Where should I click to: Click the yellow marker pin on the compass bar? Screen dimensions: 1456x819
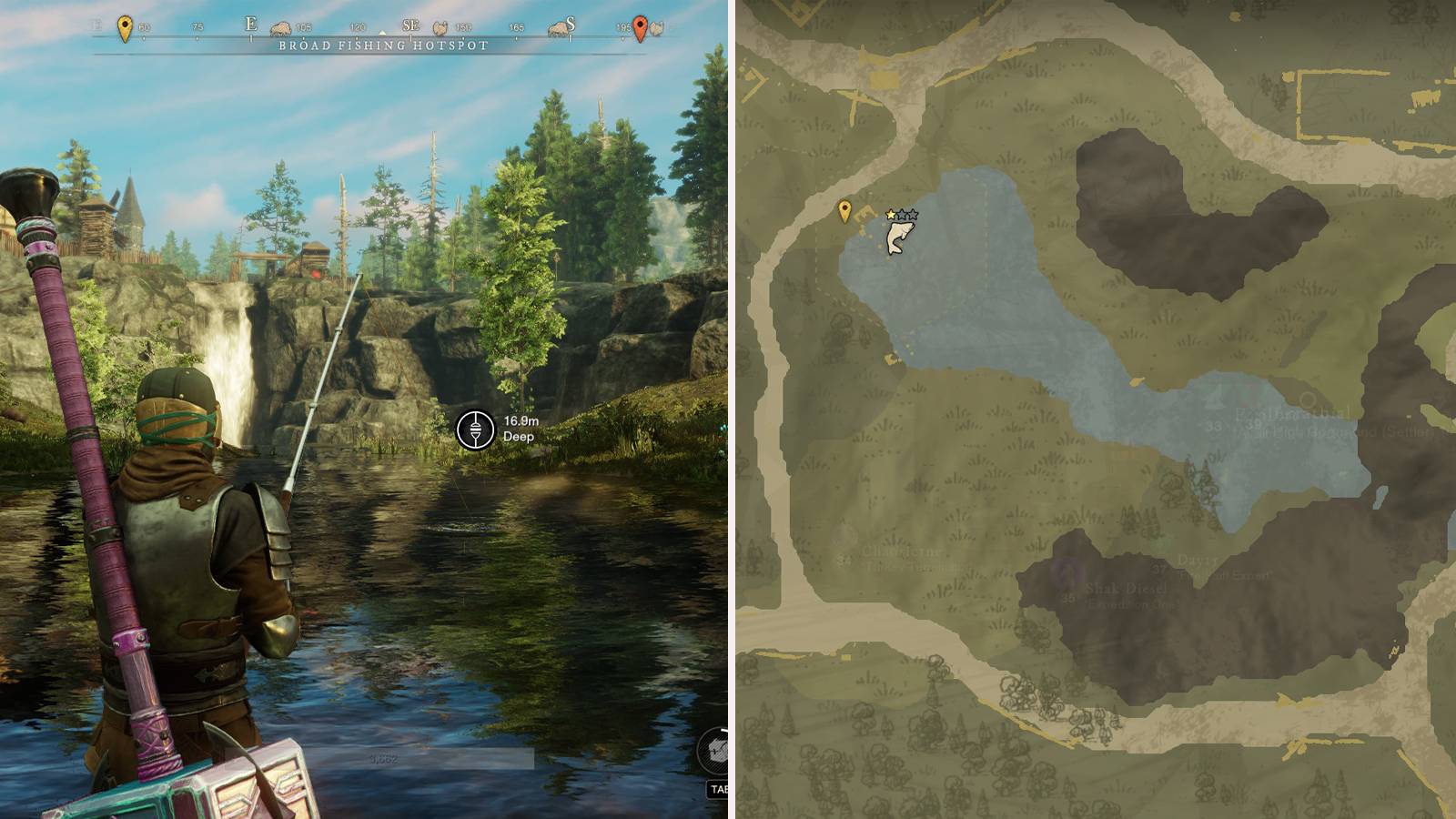coord(125,25)
